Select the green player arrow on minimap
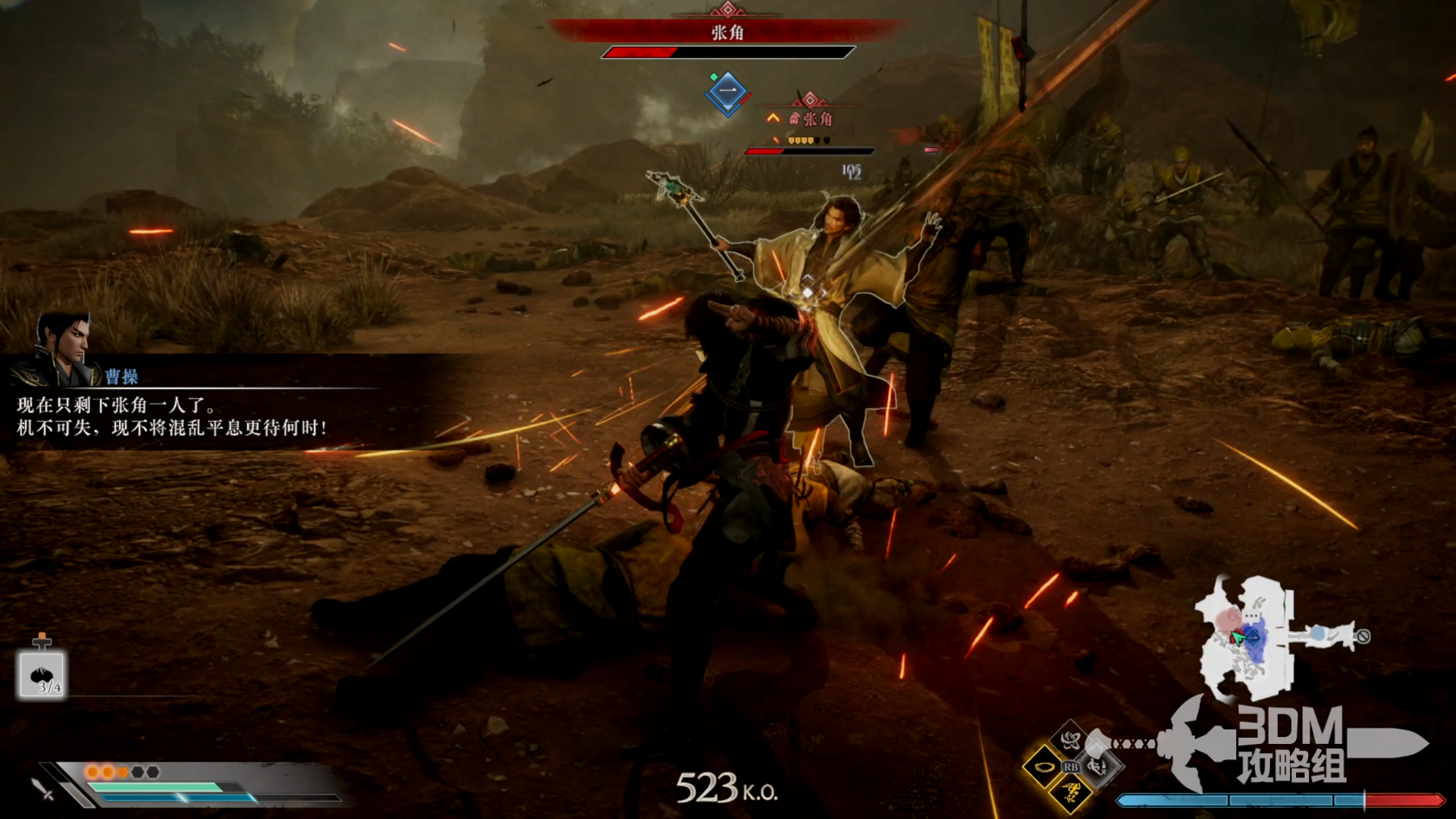Viewport: 1456px width, 819px height. coord(1238,638)
